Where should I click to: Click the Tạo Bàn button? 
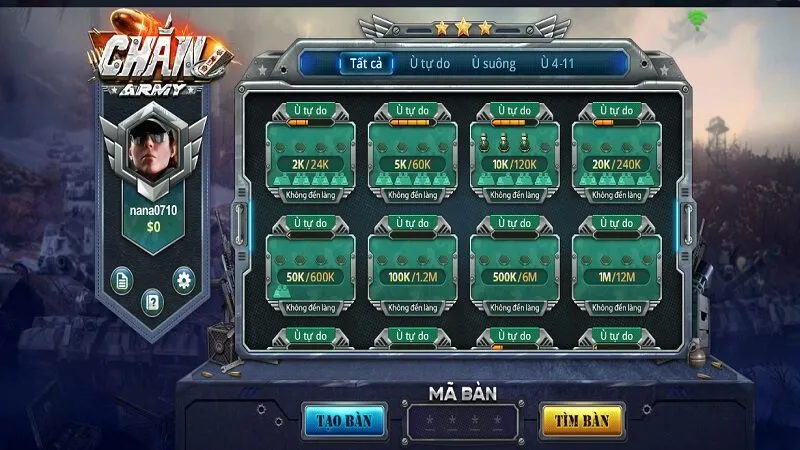pos(344,420)
